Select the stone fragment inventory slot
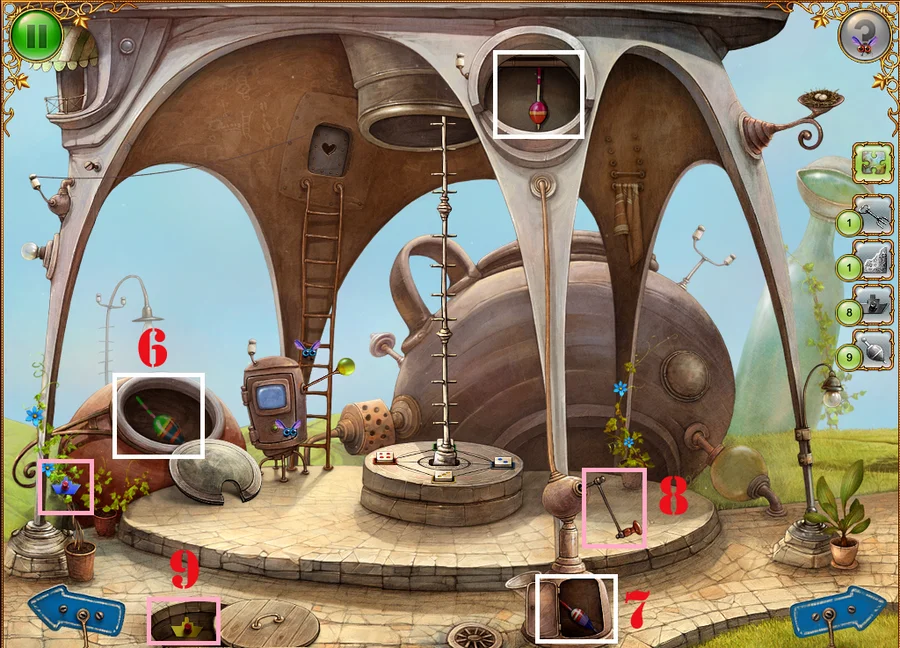Screen dimensions: 900x648 click(x=873, y=258)
